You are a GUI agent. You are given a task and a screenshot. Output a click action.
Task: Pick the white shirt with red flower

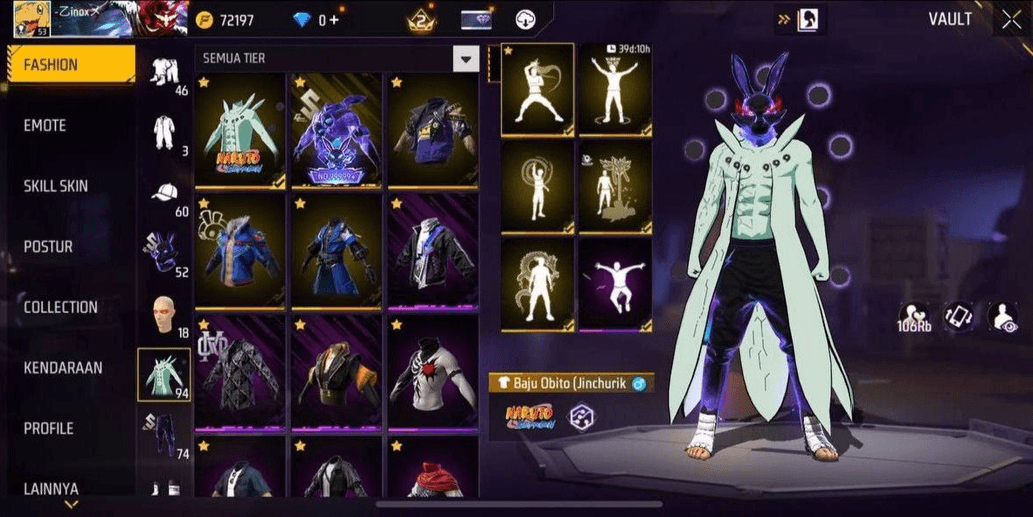click(x=433, y=373)
